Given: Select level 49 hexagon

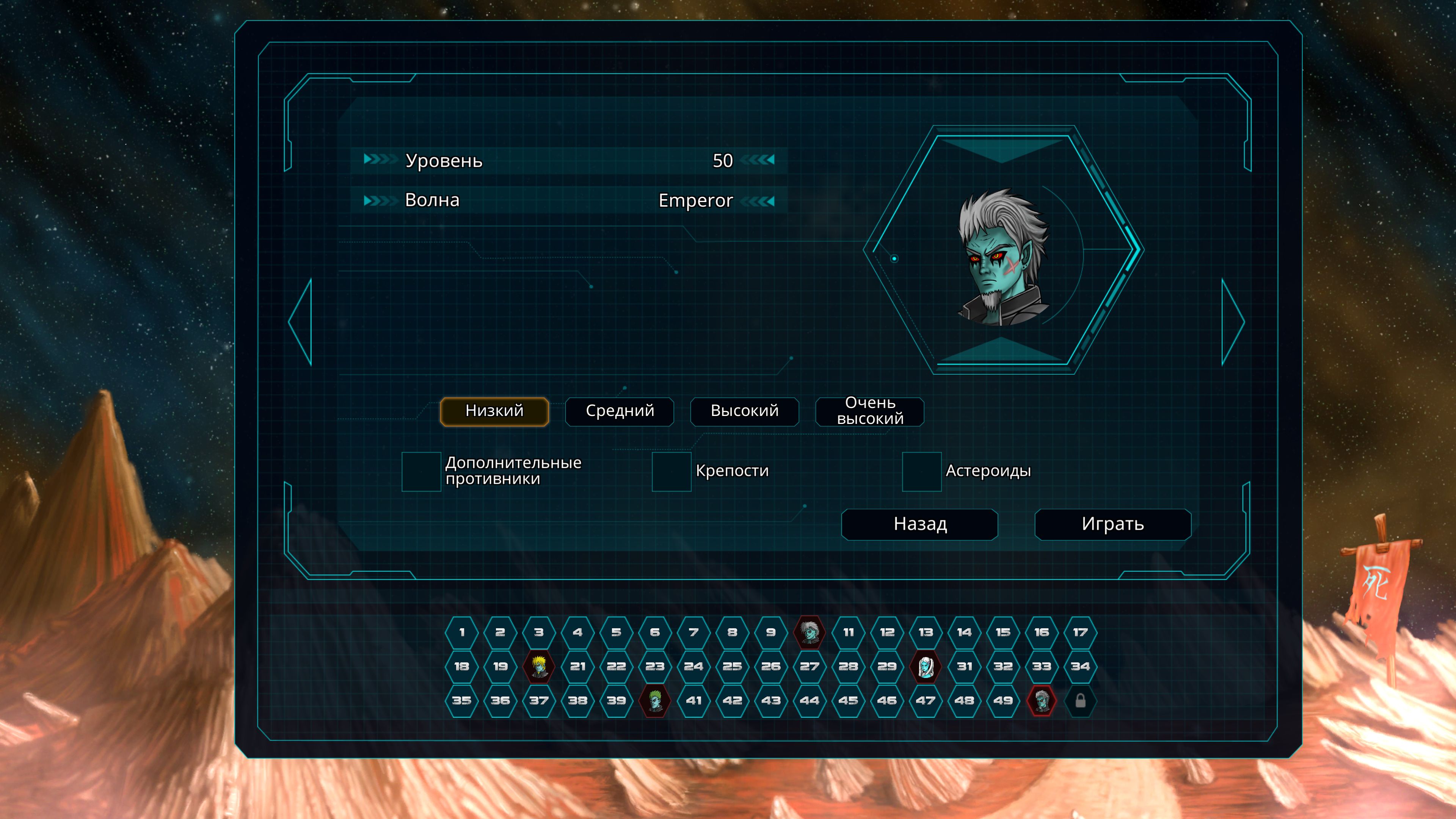Looking at the screenshot, I should pyautogui.click(x=1003, y=701).
